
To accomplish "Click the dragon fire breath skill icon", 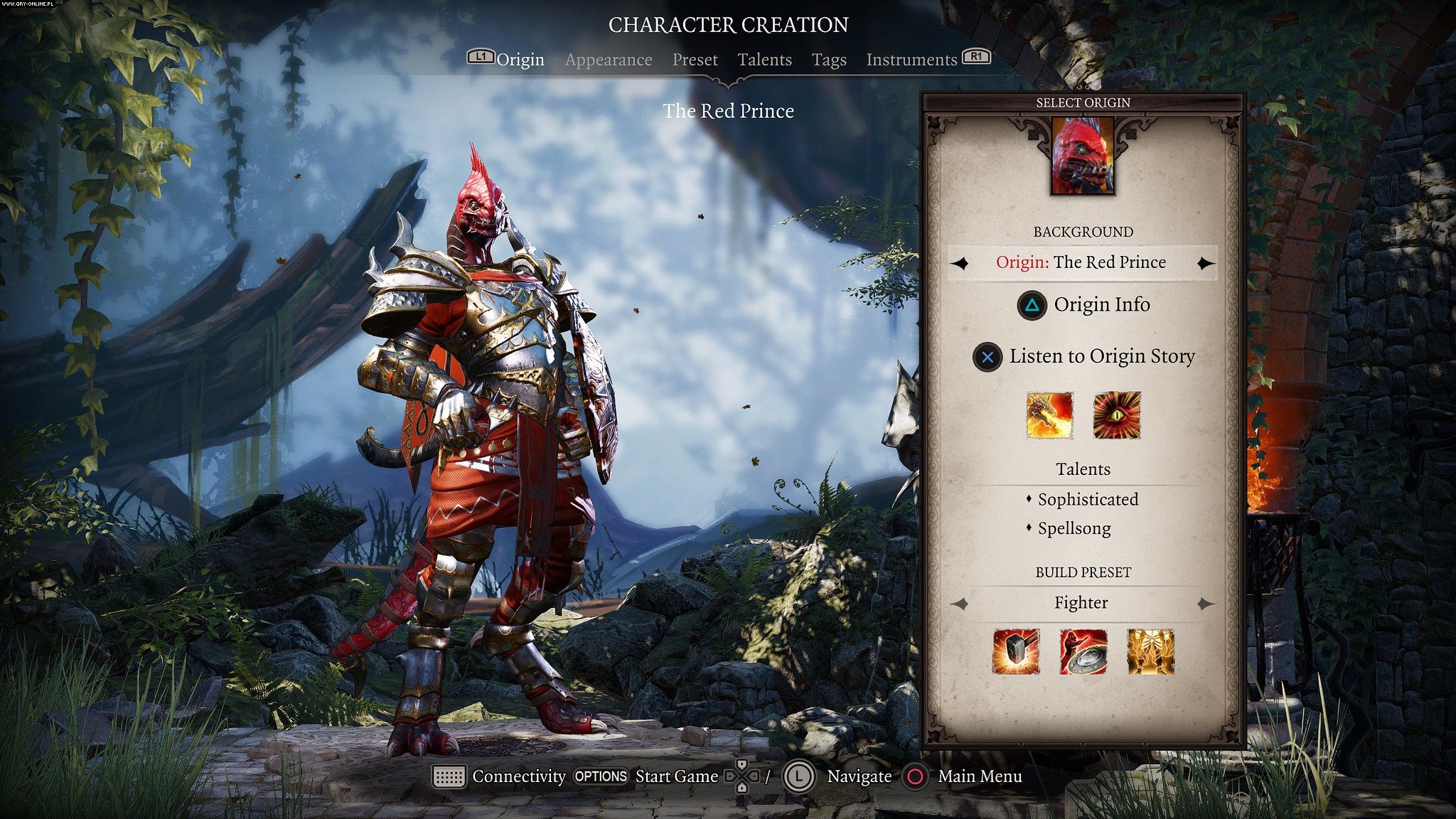I will click(1049, 415).
